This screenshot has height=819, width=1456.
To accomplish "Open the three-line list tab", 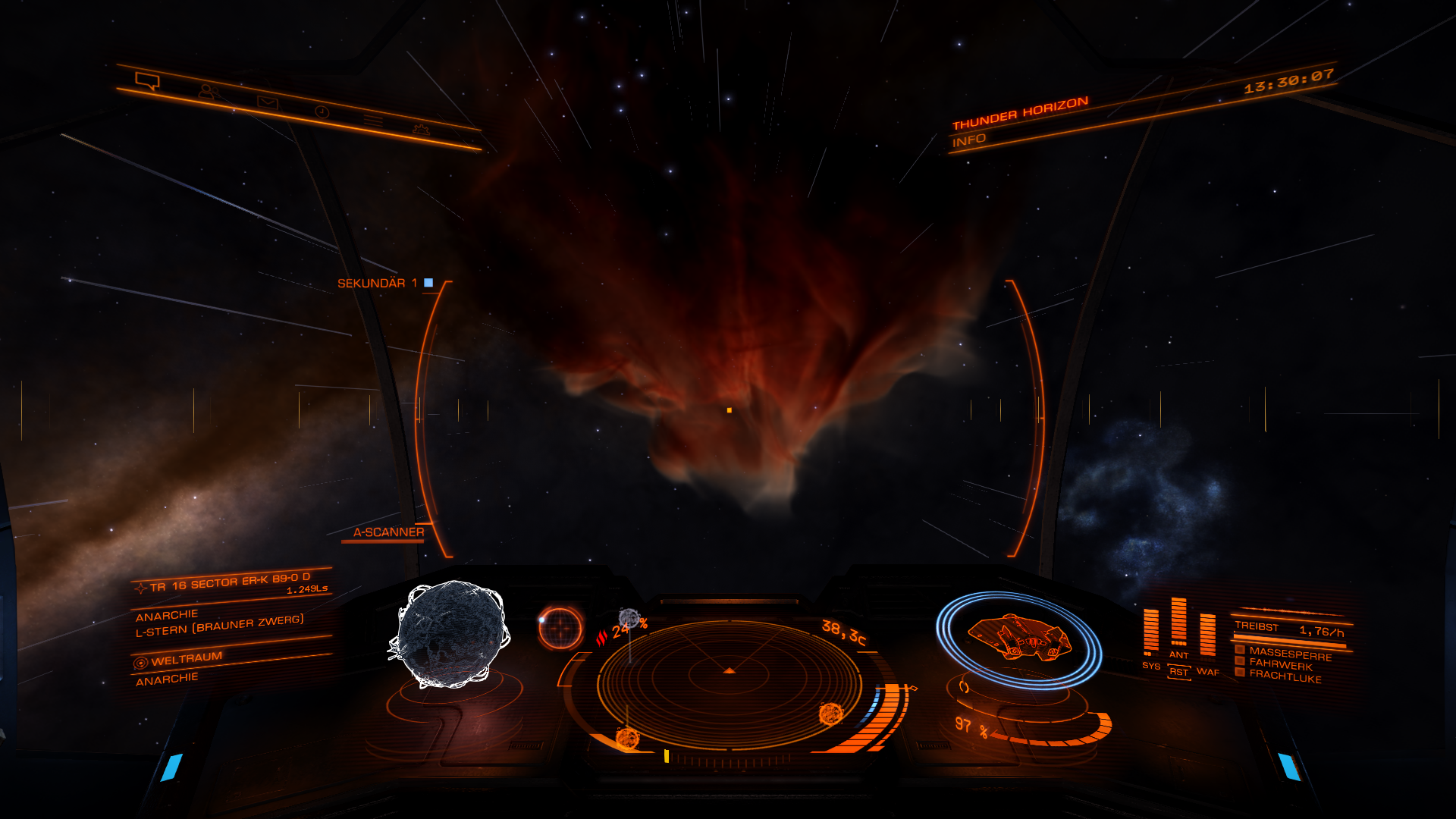I will pyautogui.click(x=372, y=121).
